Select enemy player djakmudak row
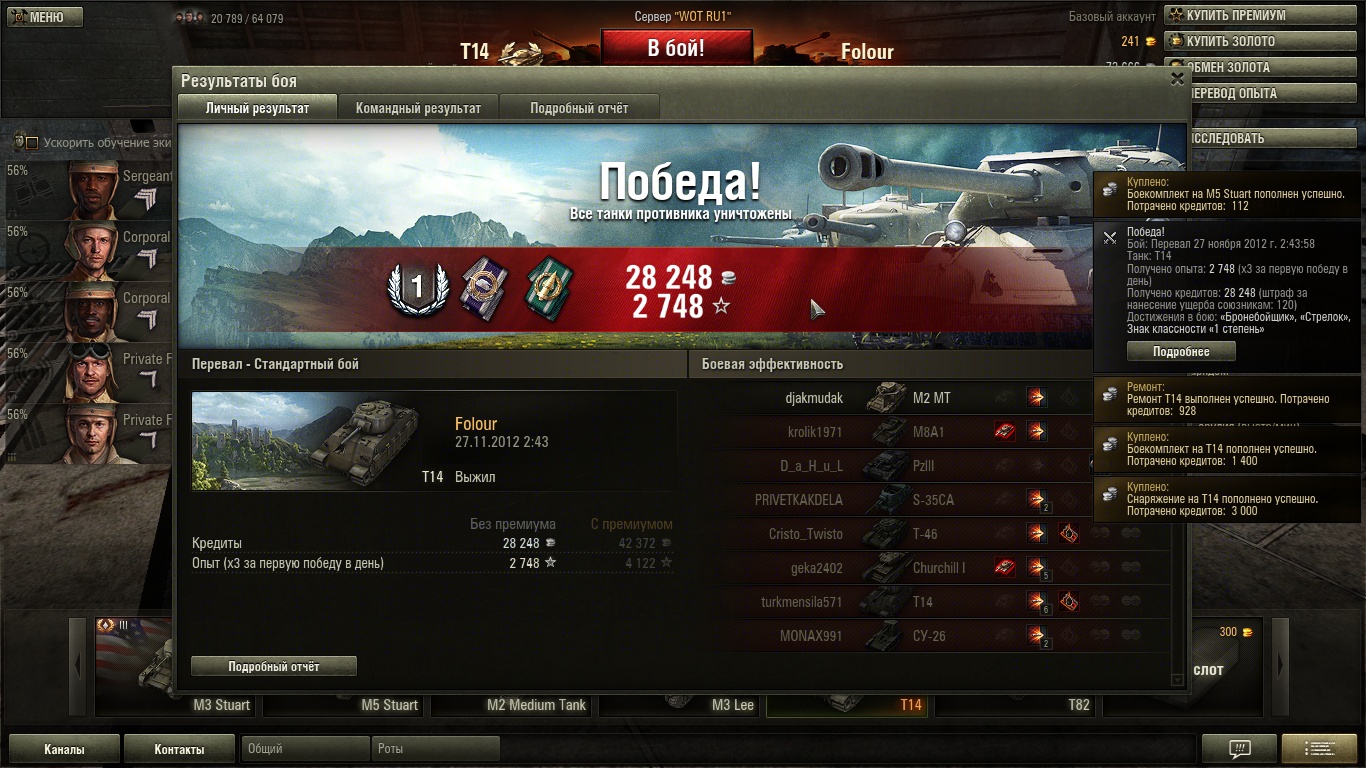 pos(930,398)
